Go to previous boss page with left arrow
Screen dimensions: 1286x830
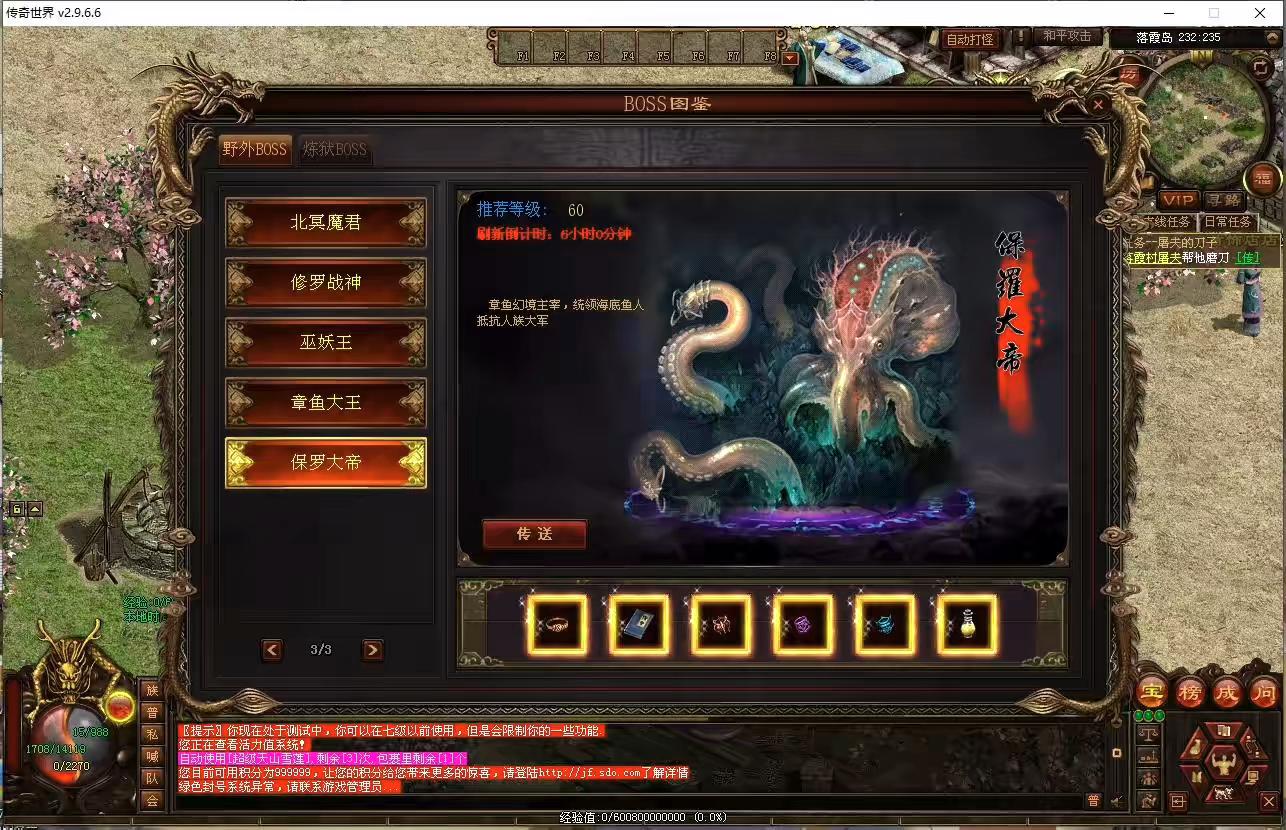271,650
